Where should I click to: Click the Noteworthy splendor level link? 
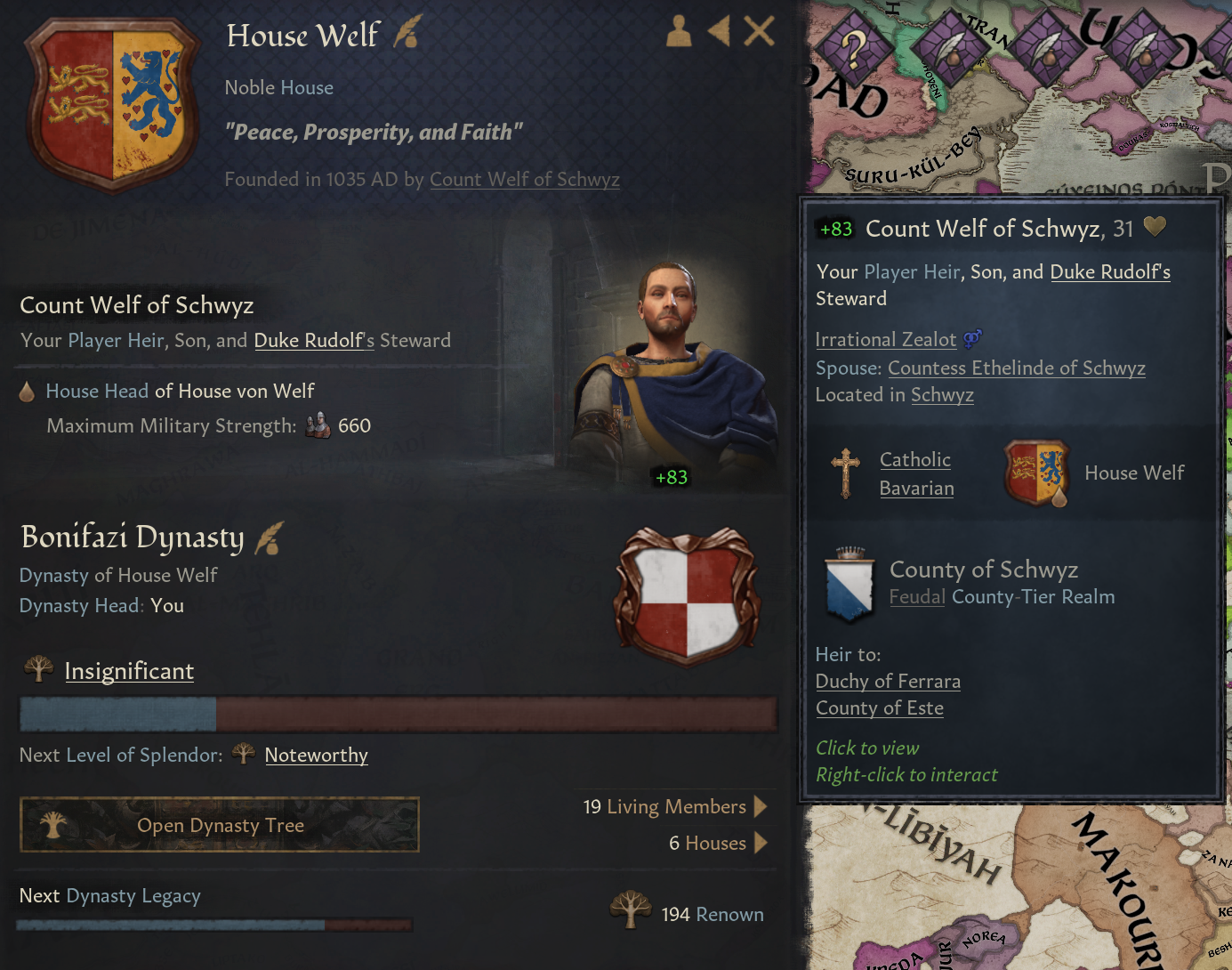[316, 755]
